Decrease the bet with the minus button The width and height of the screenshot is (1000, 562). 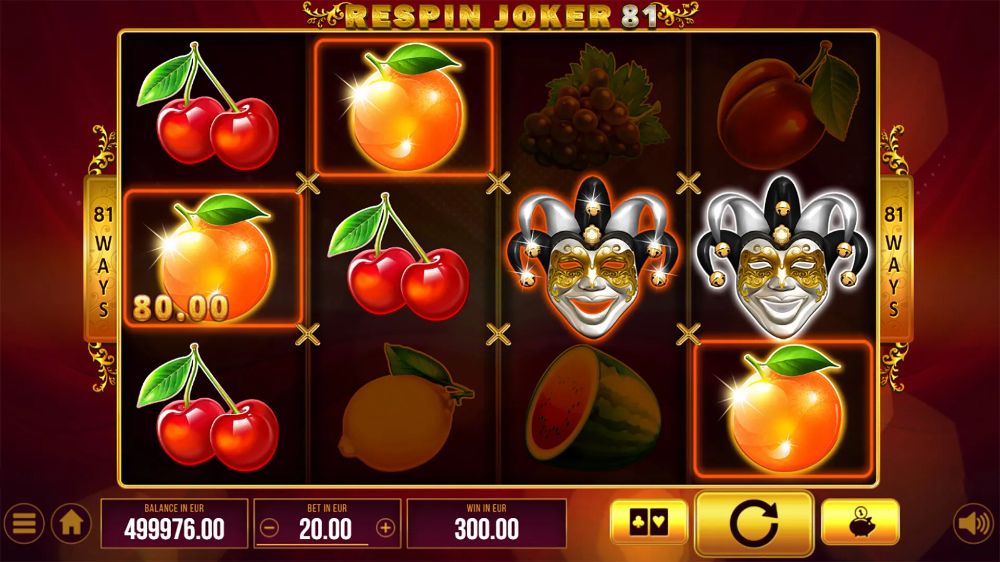(x=268, y=528)
